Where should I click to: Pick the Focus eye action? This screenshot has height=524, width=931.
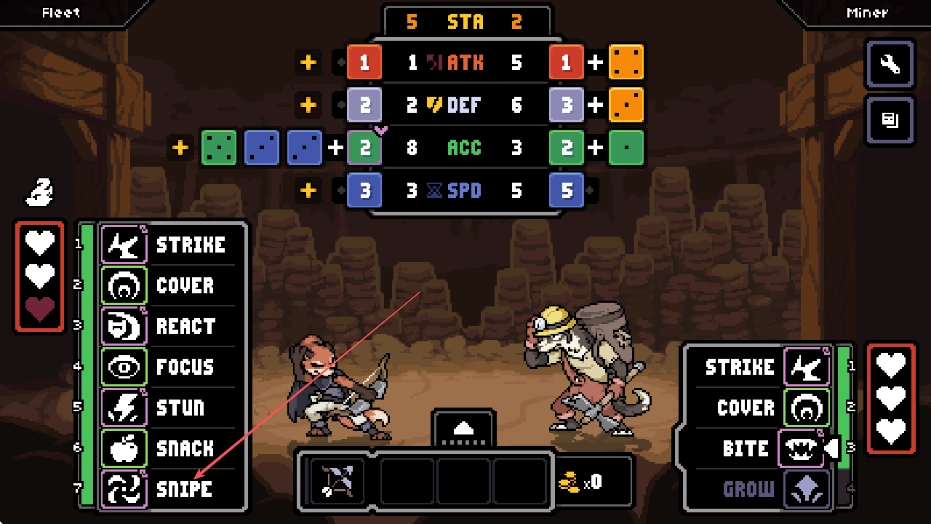pos(167,367)
